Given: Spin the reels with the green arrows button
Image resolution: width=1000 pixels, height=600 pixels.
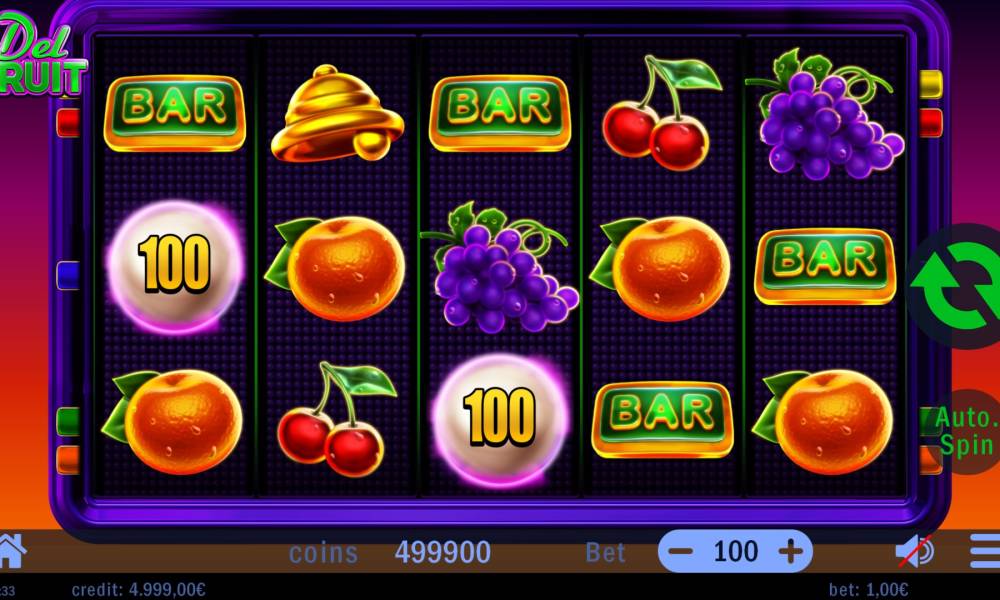Looking at the screenshot, I should pos(958,285).
